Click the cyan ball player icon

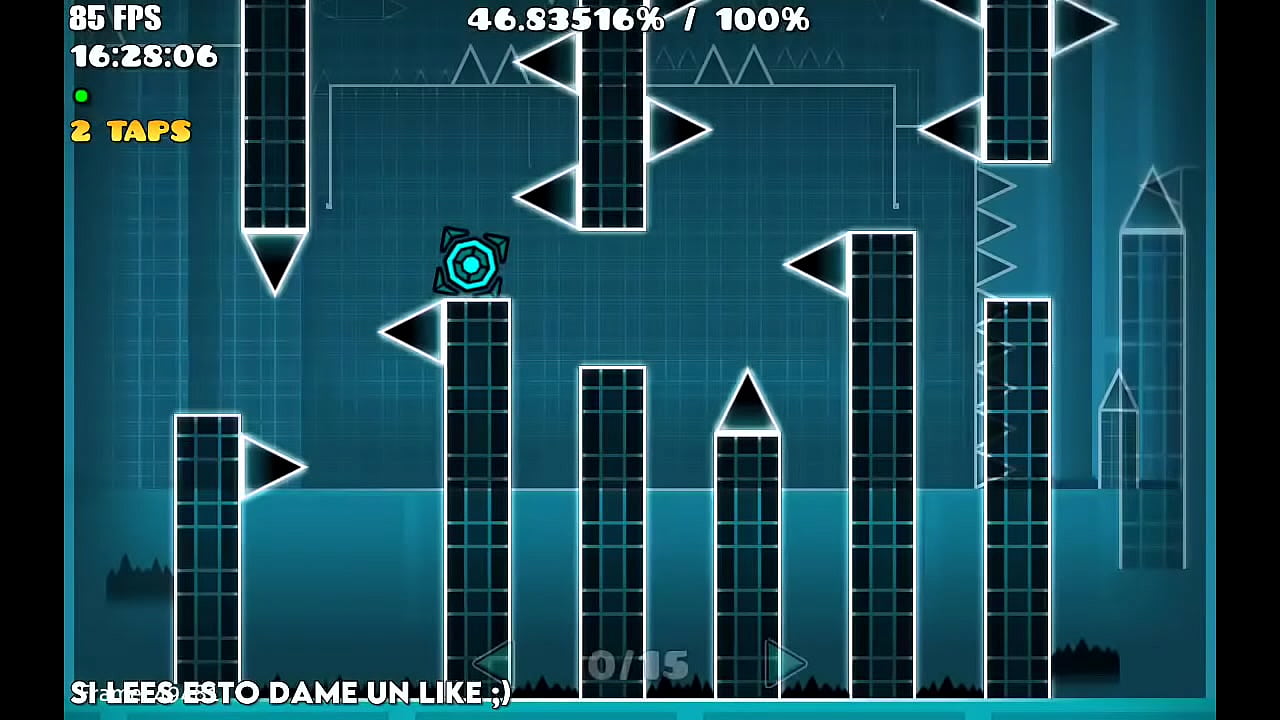pyautogui.click(x=470, y=264)
